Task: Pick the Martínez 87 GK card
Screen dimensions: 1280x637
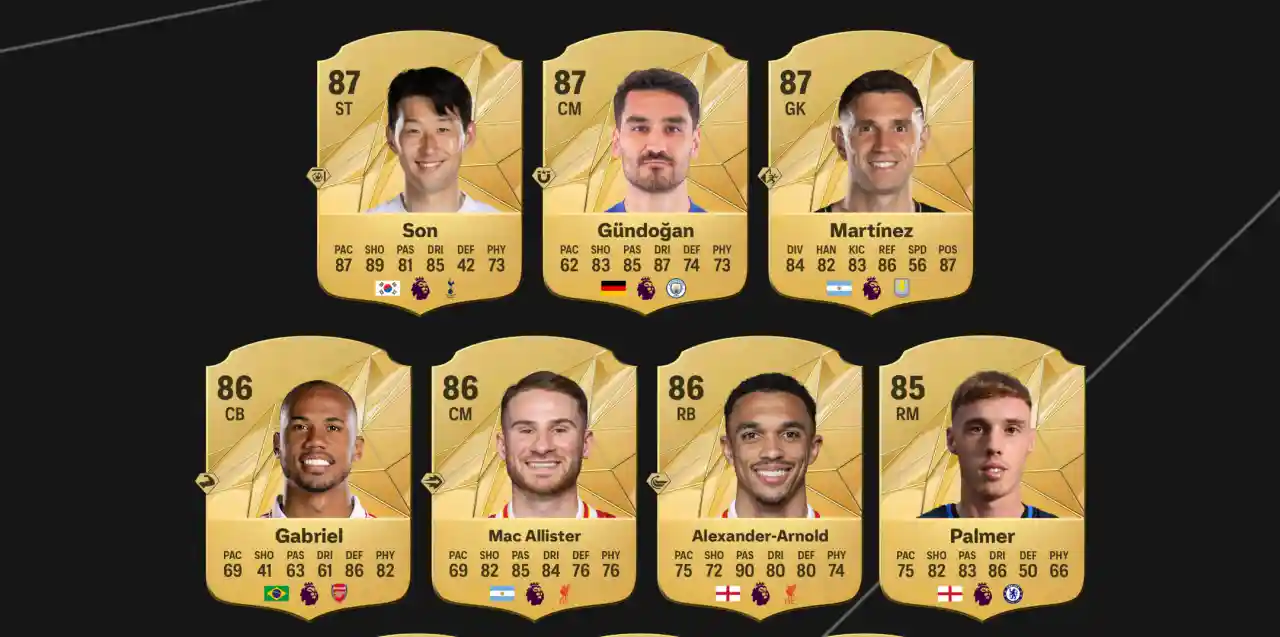Action: [x=870, y=170]
